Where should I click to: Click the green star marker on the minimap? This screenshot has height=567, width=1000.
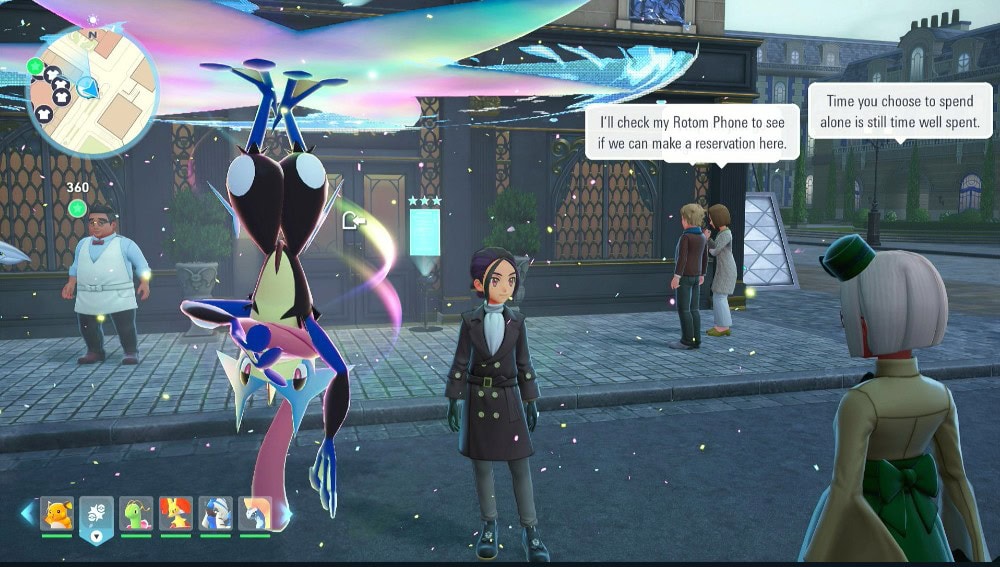36,67
